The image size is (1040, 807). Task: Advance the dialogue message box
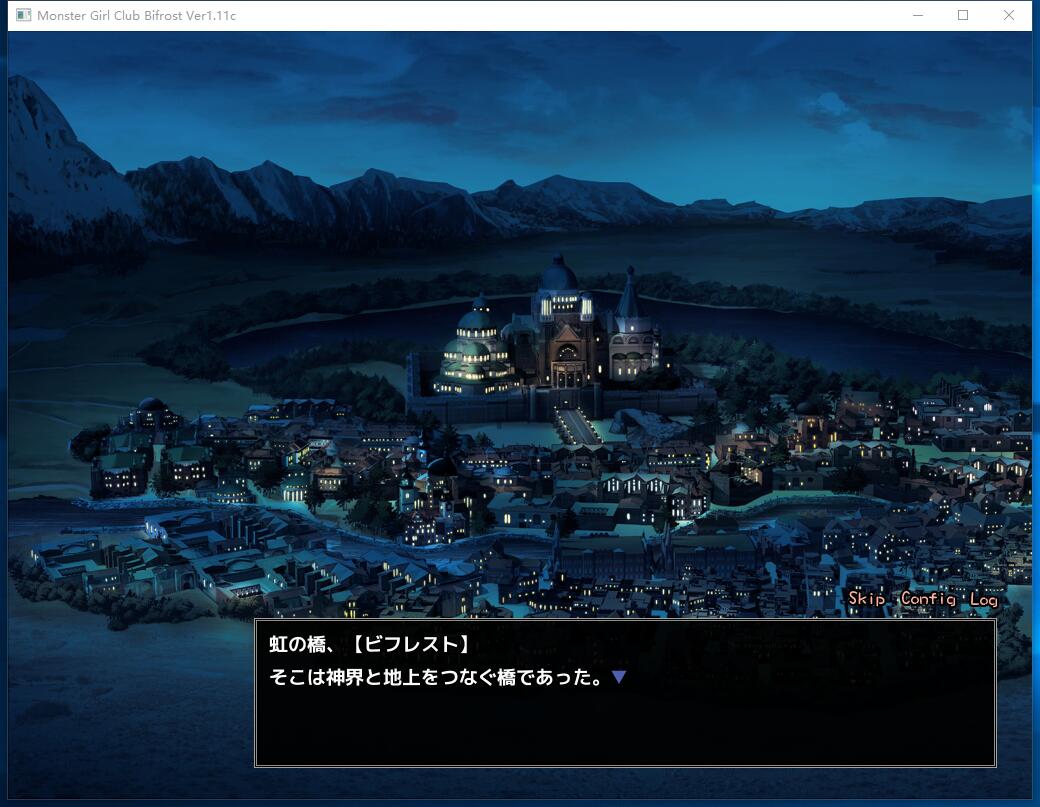pyautogui.click(x=625, y=692)
